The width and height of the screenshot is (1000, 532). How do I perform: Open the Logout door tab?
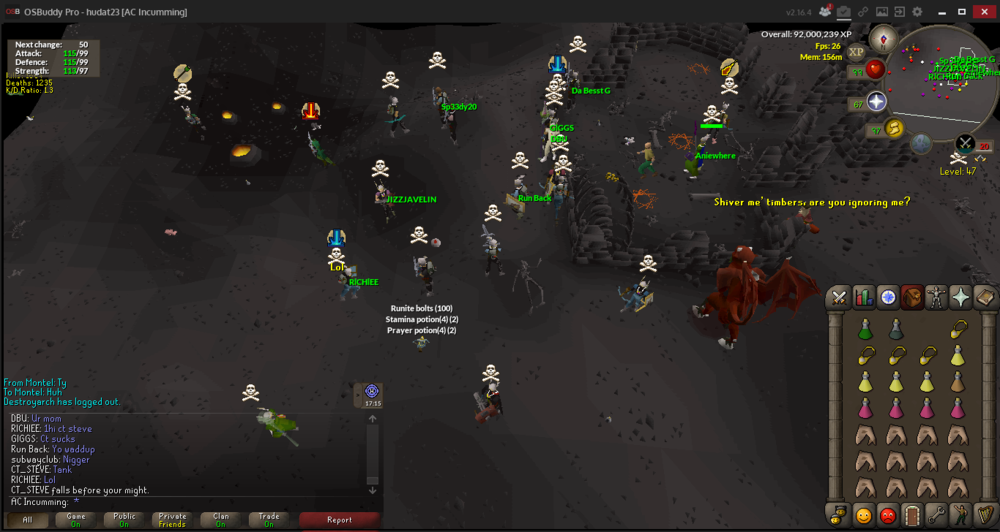(911, 516)
